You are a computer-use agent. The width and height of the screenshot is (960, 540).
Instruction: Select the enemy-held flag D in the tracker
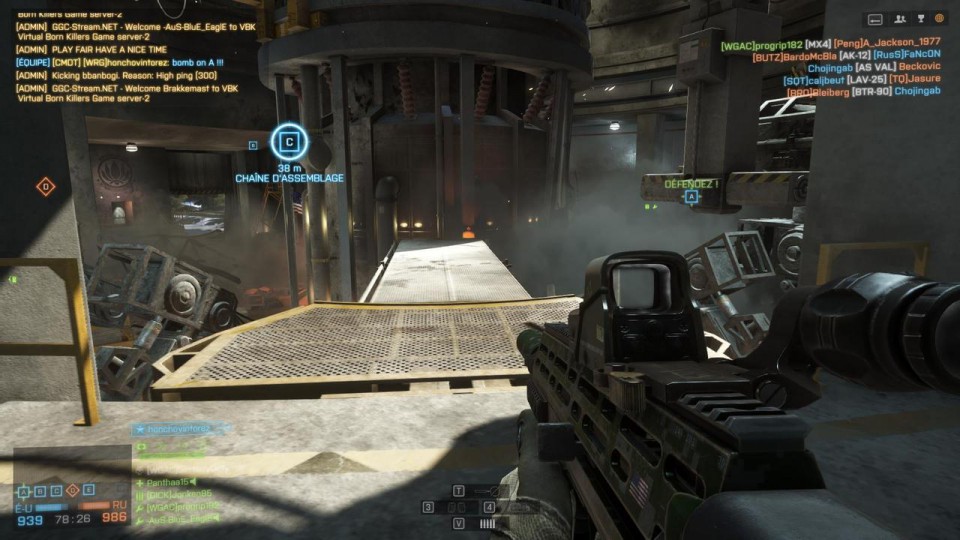pyautogui.click(x=72, y=490)
